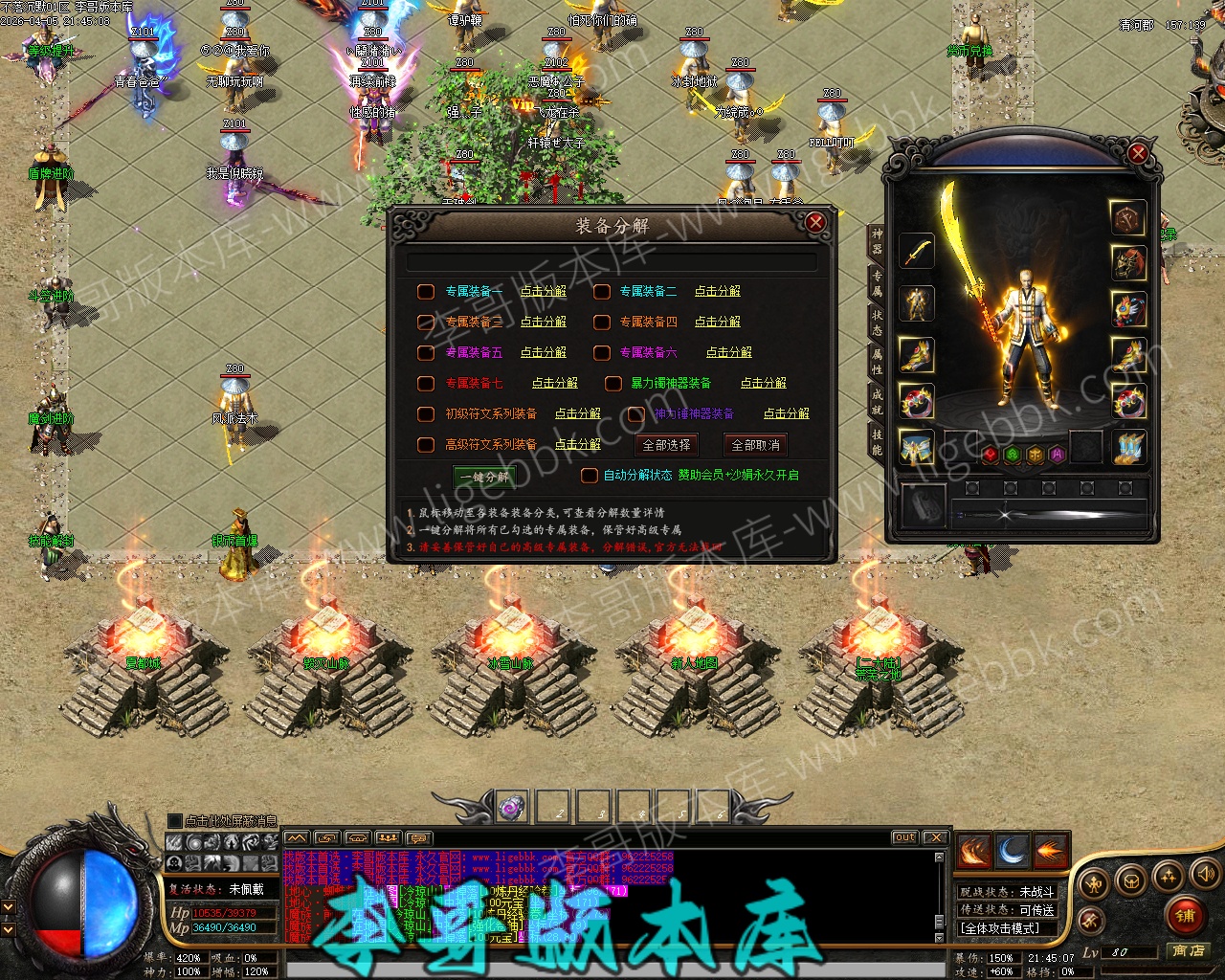Tick the 专属装备四 checkbox
The height and width of the screenshot is (980, 1225).
click(601, 322)
